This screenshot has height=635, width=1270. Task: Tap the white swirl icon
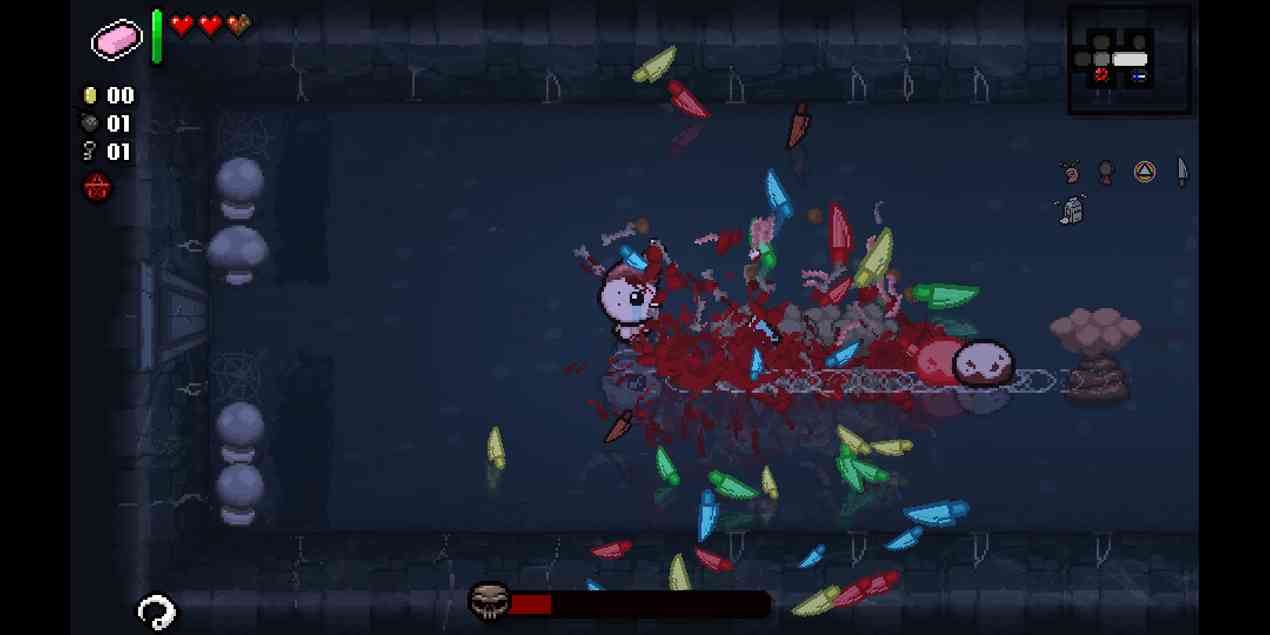tap(156, 611)
